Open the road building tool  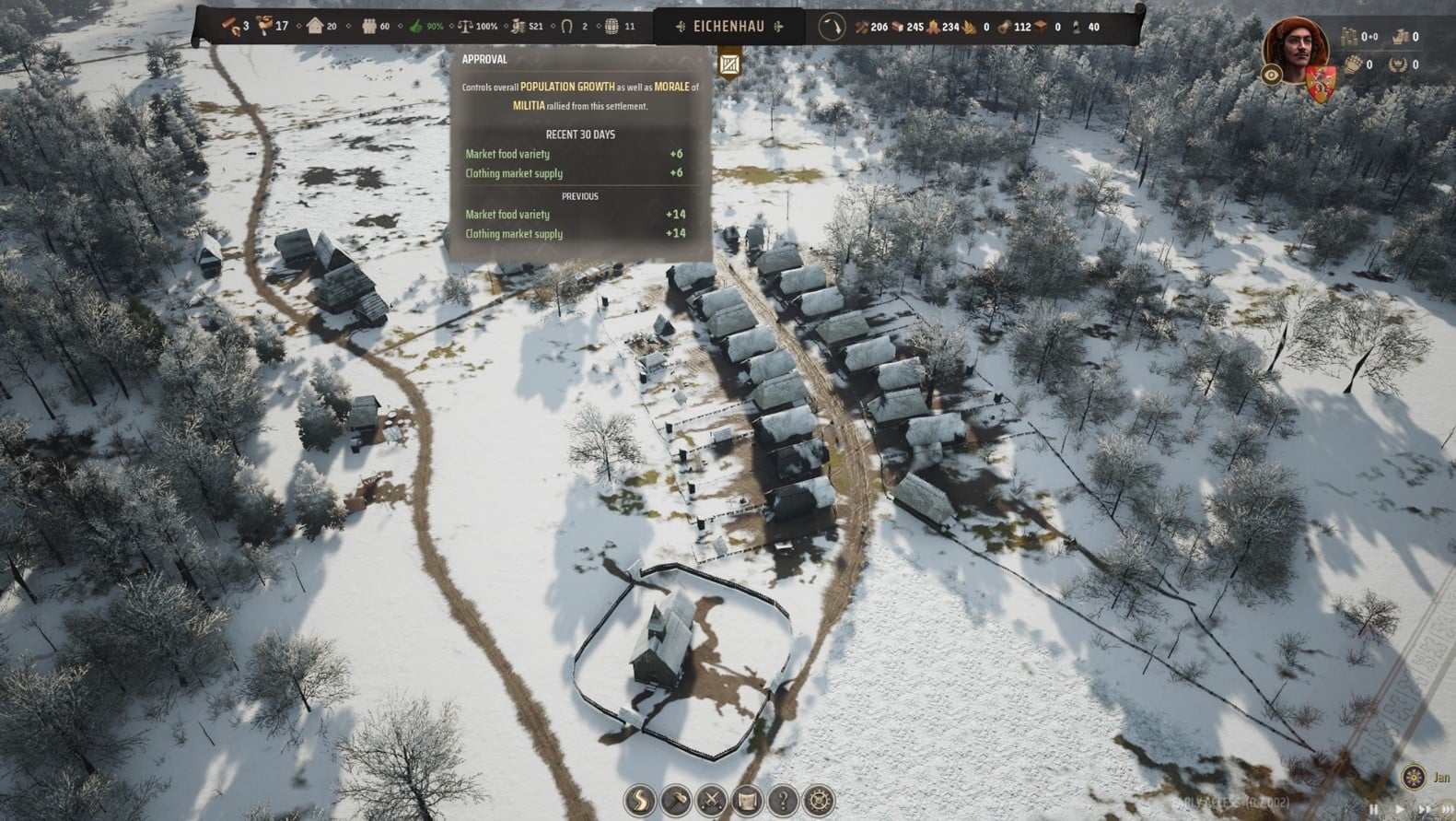(x=640, y=800)
